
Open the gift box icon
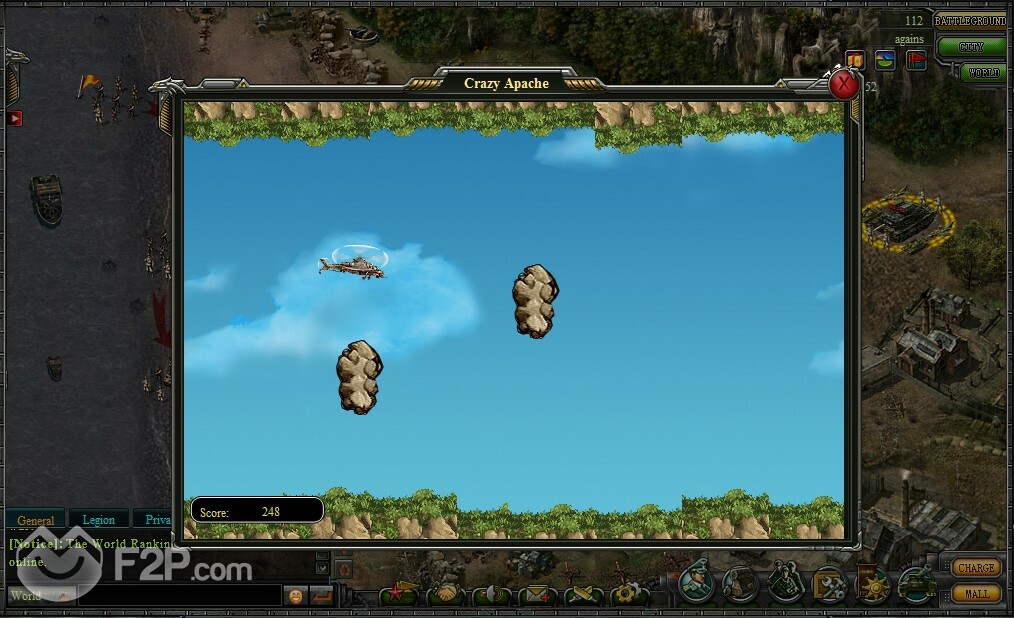point(855,60)
